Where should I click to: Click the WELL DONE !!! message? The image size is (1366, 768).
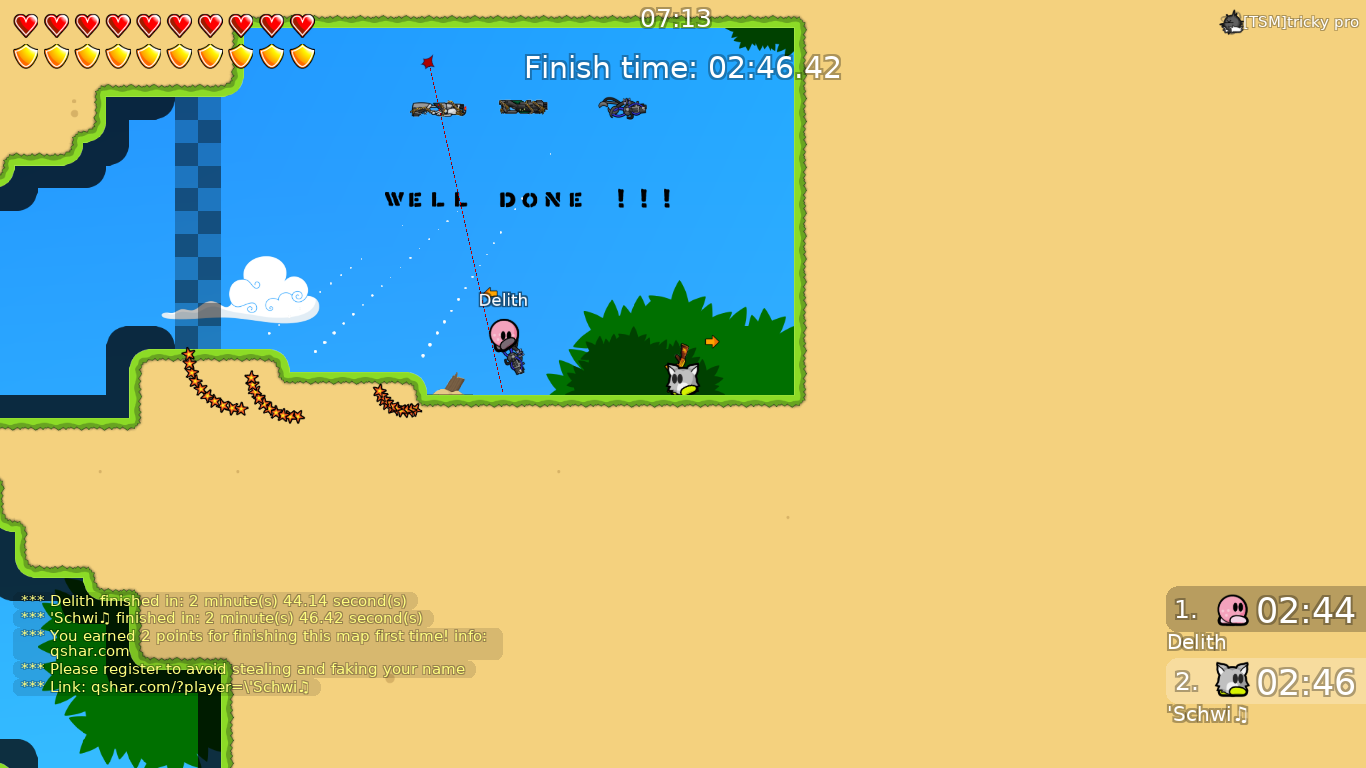[528, 198]
